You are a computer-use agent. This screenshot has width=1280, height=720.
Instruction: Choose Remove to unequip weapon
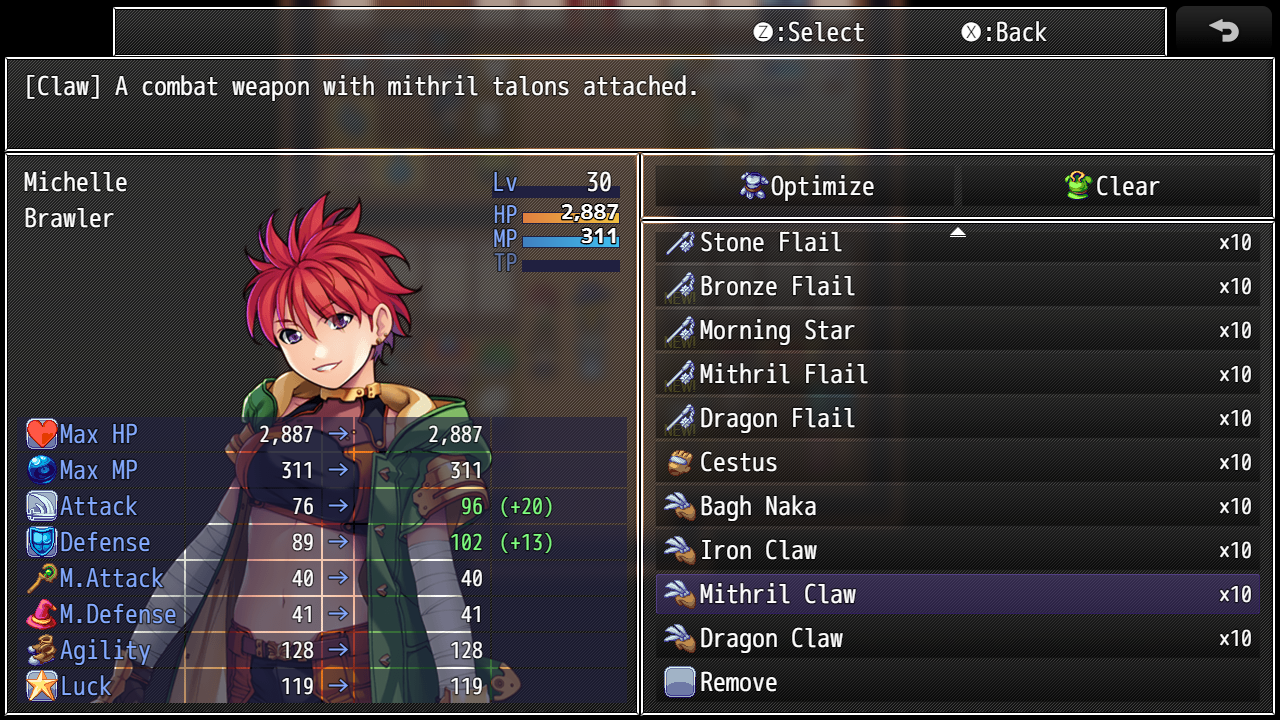tap(957, 683)
